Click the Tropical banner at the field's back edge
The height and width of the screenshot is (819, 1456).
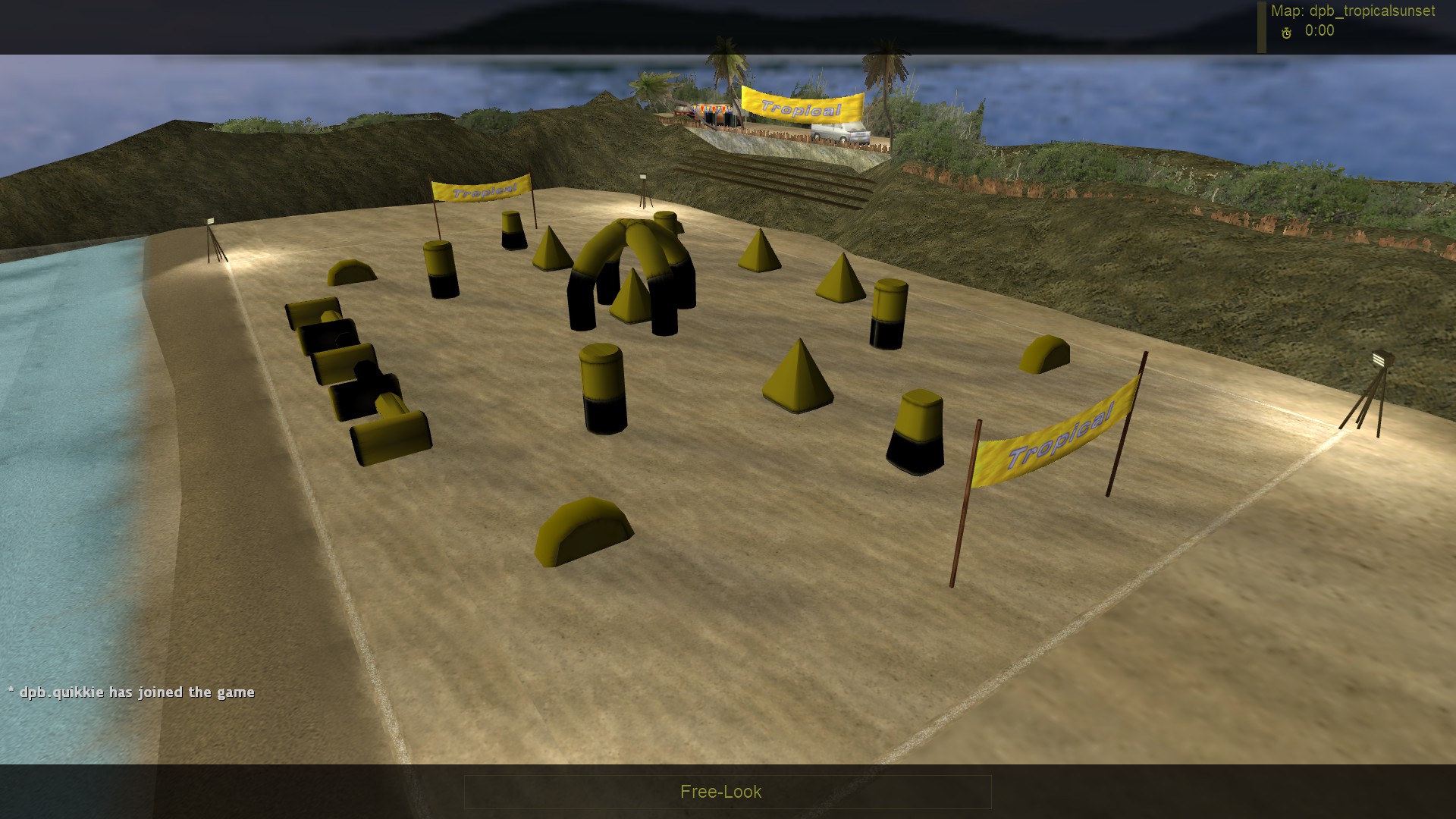point(481,190)
